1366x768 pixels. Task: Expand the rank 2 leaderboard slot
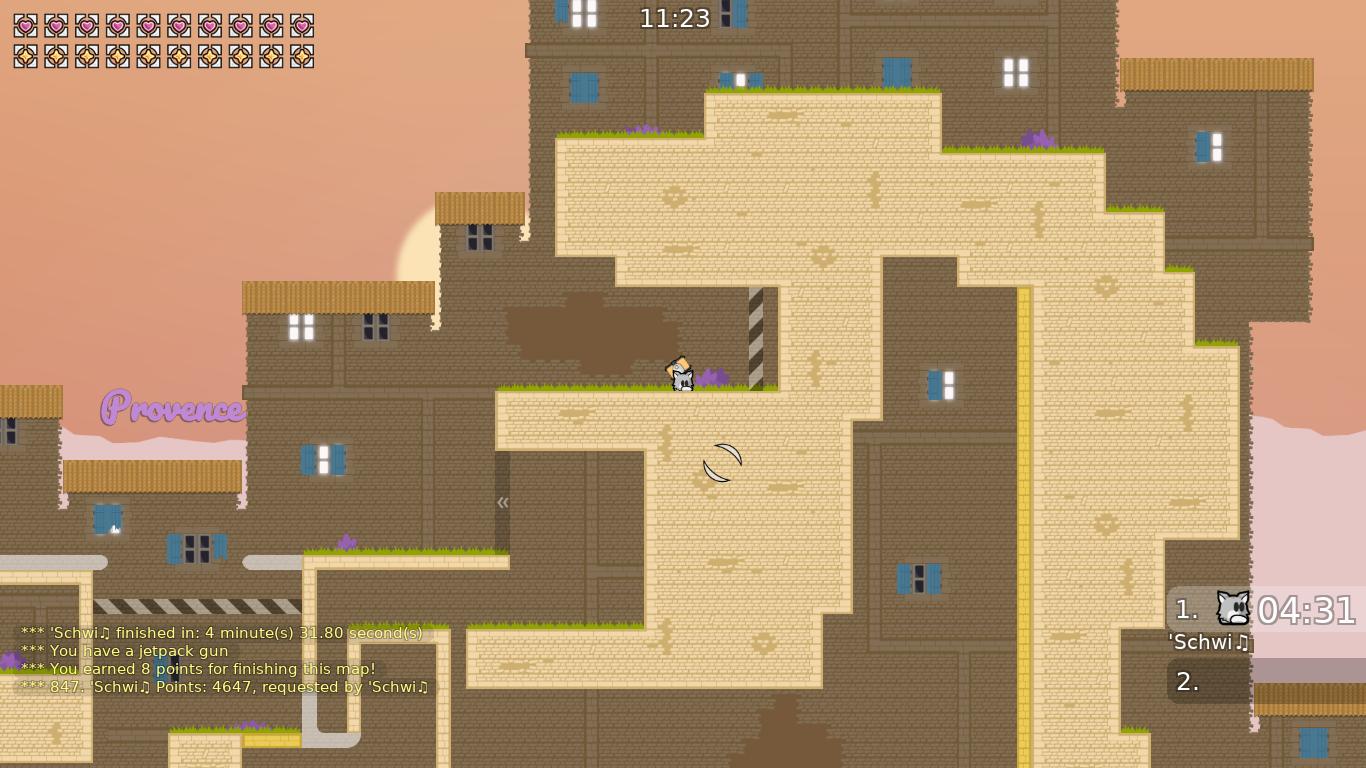point(1205,681)
